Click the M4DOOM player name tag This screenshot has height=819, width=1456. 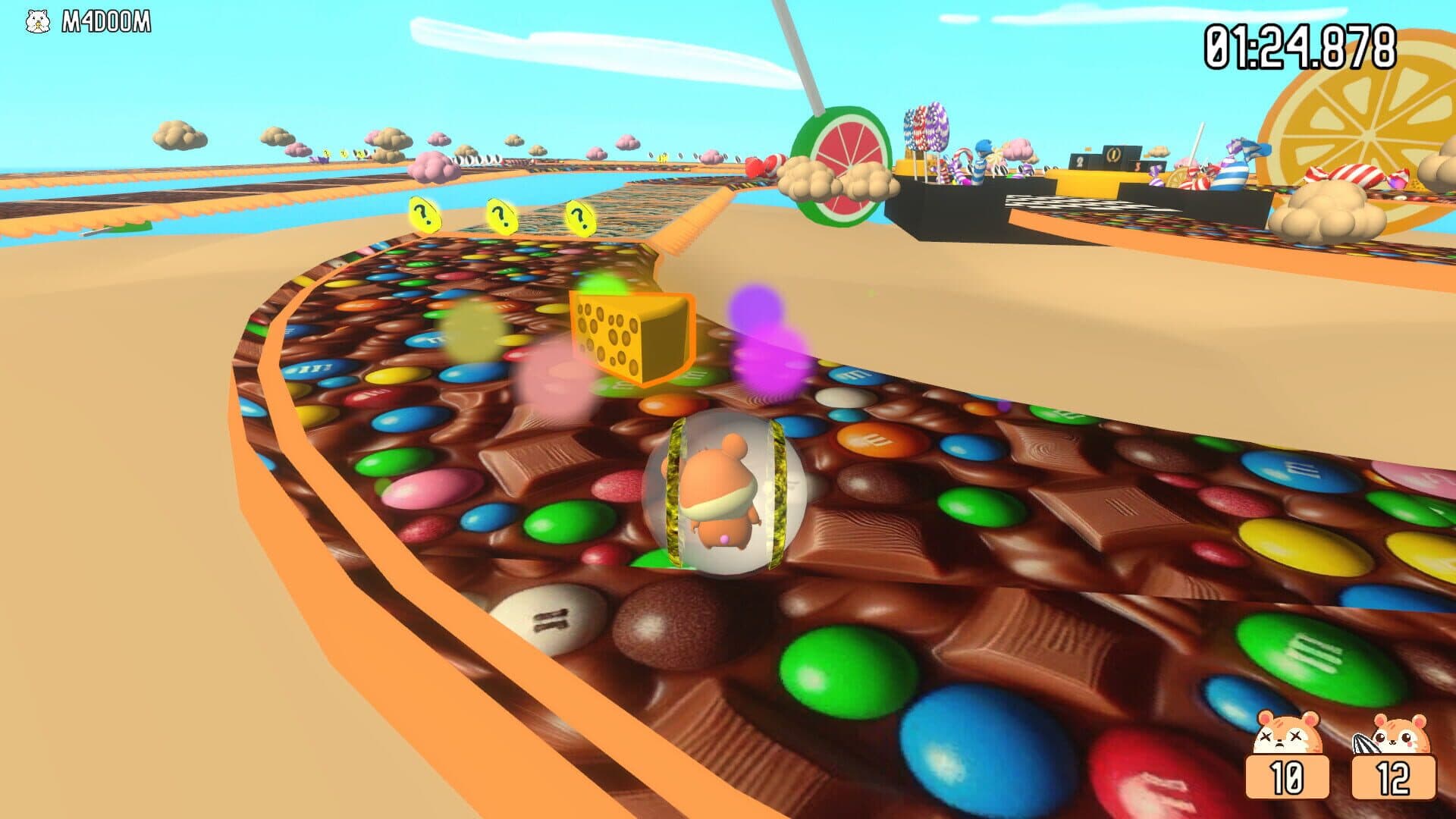pos(105,23)
